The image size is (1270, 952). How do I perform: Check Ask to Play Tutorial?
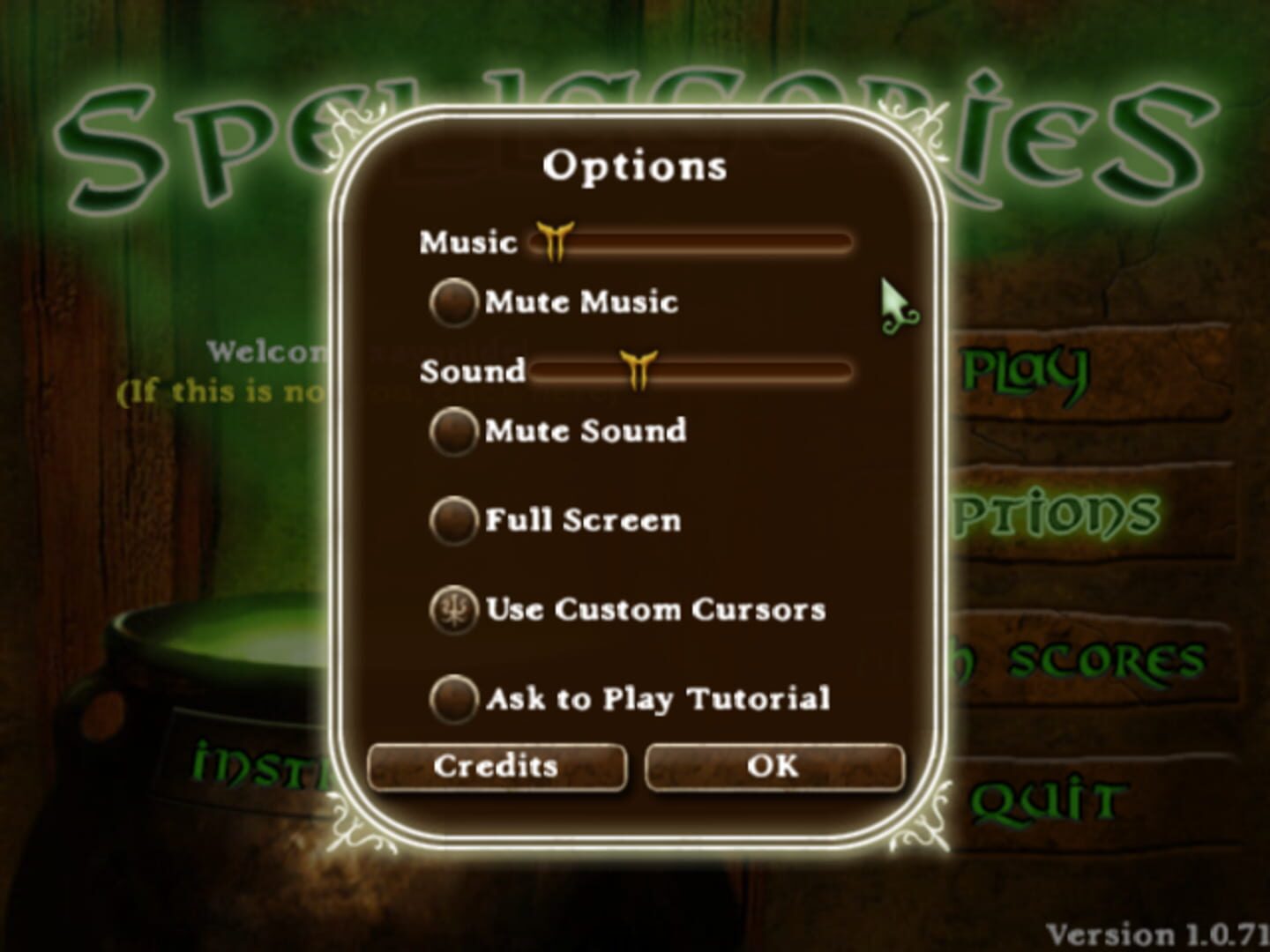[x=453, y=699]
